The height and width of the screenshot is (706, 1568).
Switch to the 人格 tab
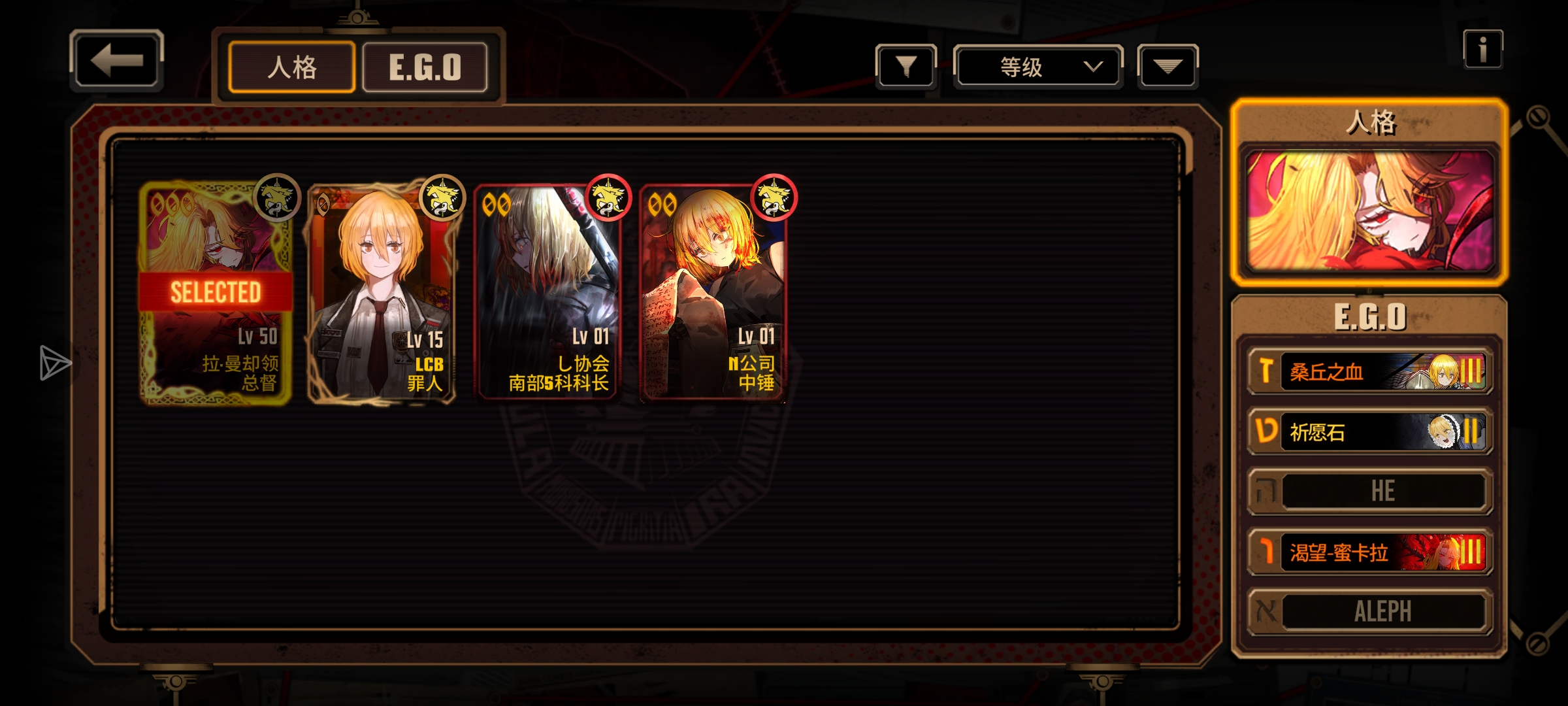coord(292,67)
